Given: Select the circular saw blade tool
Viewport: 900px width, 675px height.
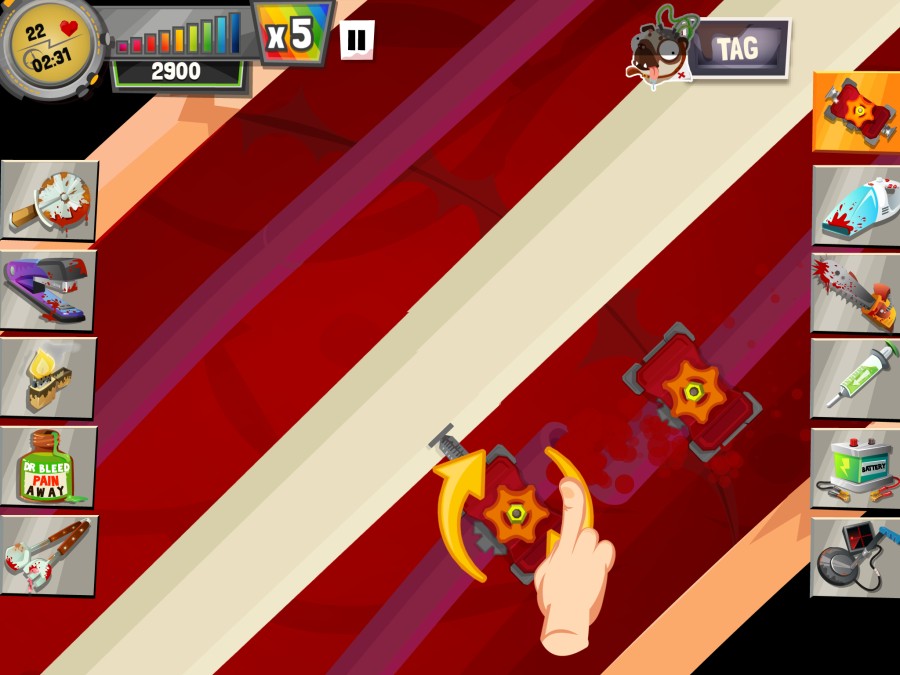Looking at the screenshot, I should click(49, 200).
